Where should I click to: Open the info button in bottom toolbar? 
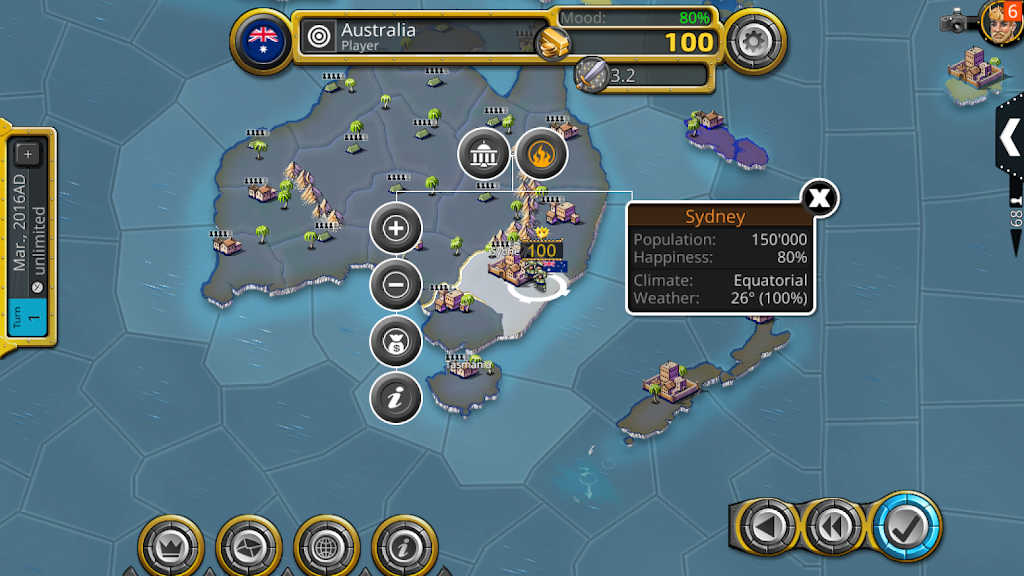pyautogui.click(x=404, y=547)
